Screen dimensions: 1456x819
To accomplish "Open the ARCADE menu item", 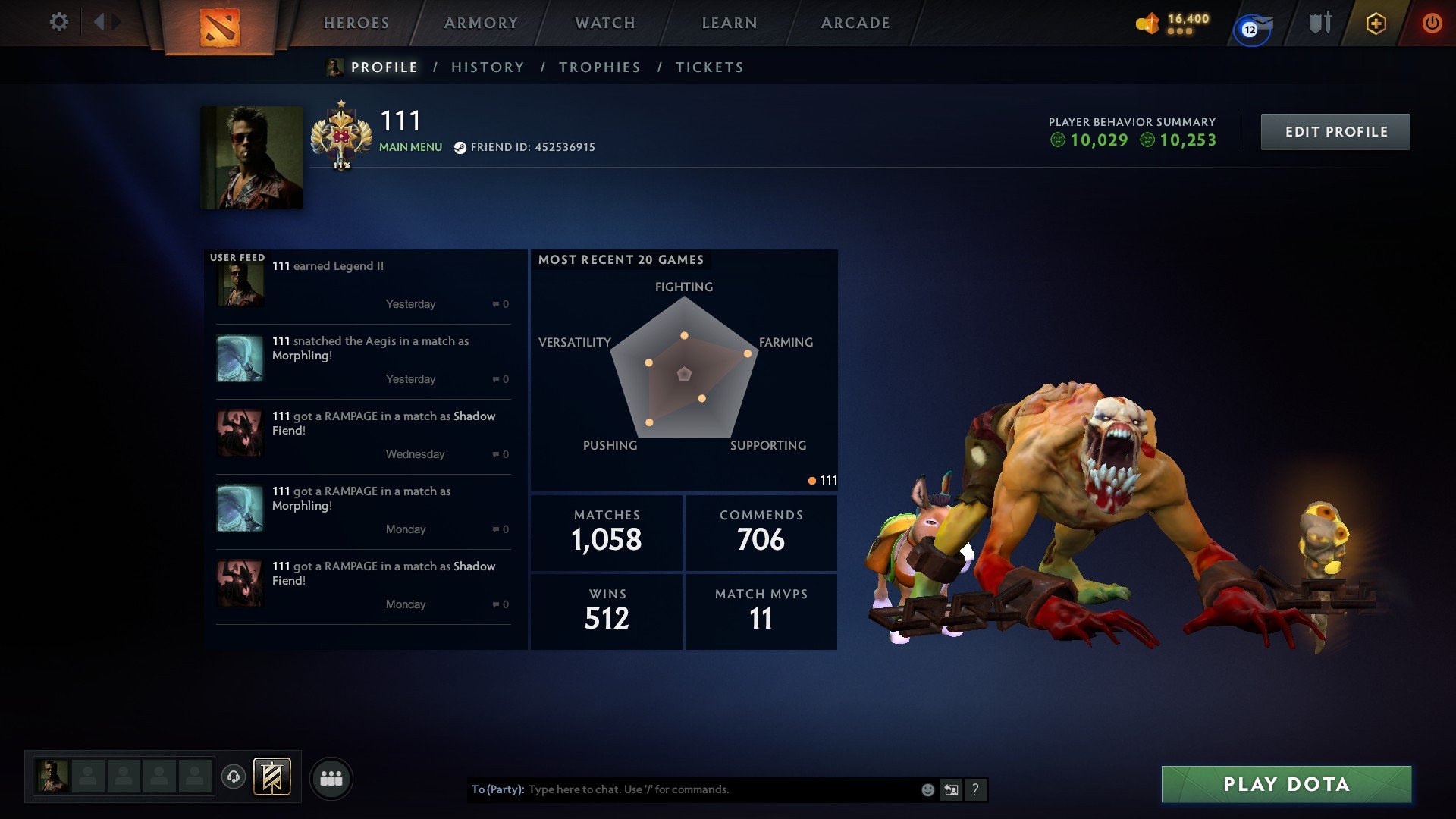I will coord(855,23).
